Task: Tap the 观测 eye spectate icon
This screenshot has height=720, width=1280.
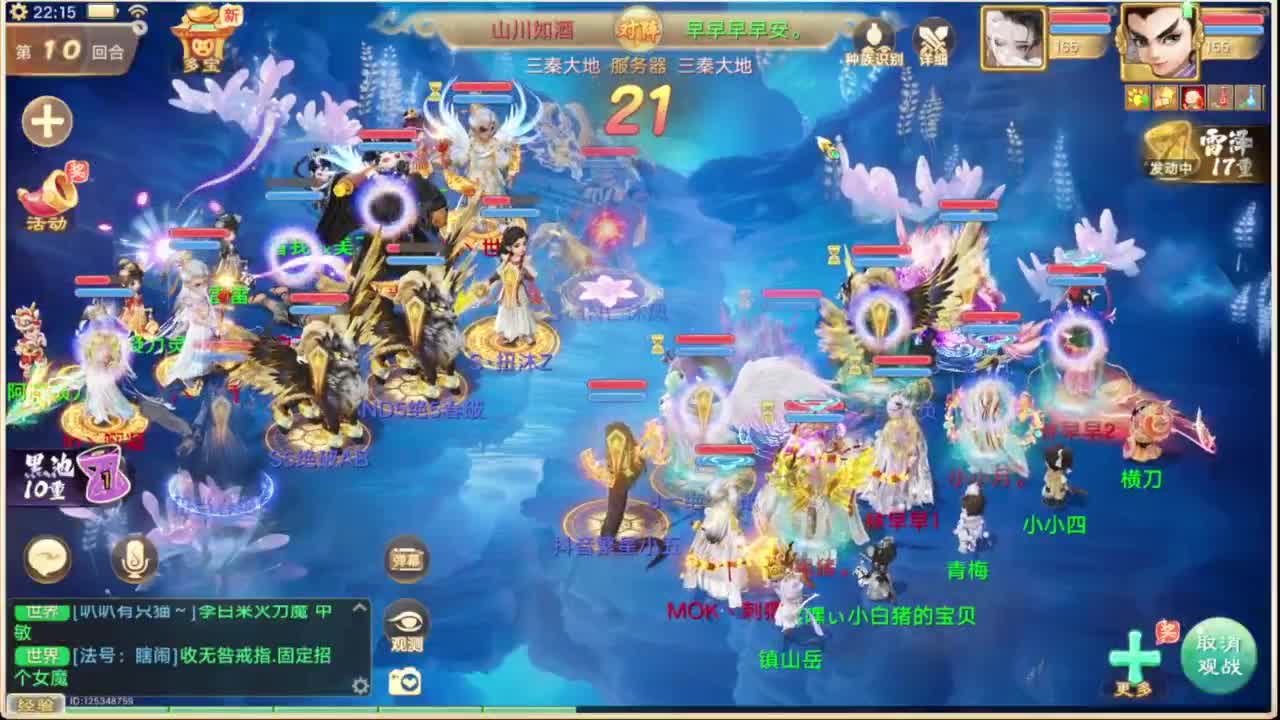Action: point(404,622)
